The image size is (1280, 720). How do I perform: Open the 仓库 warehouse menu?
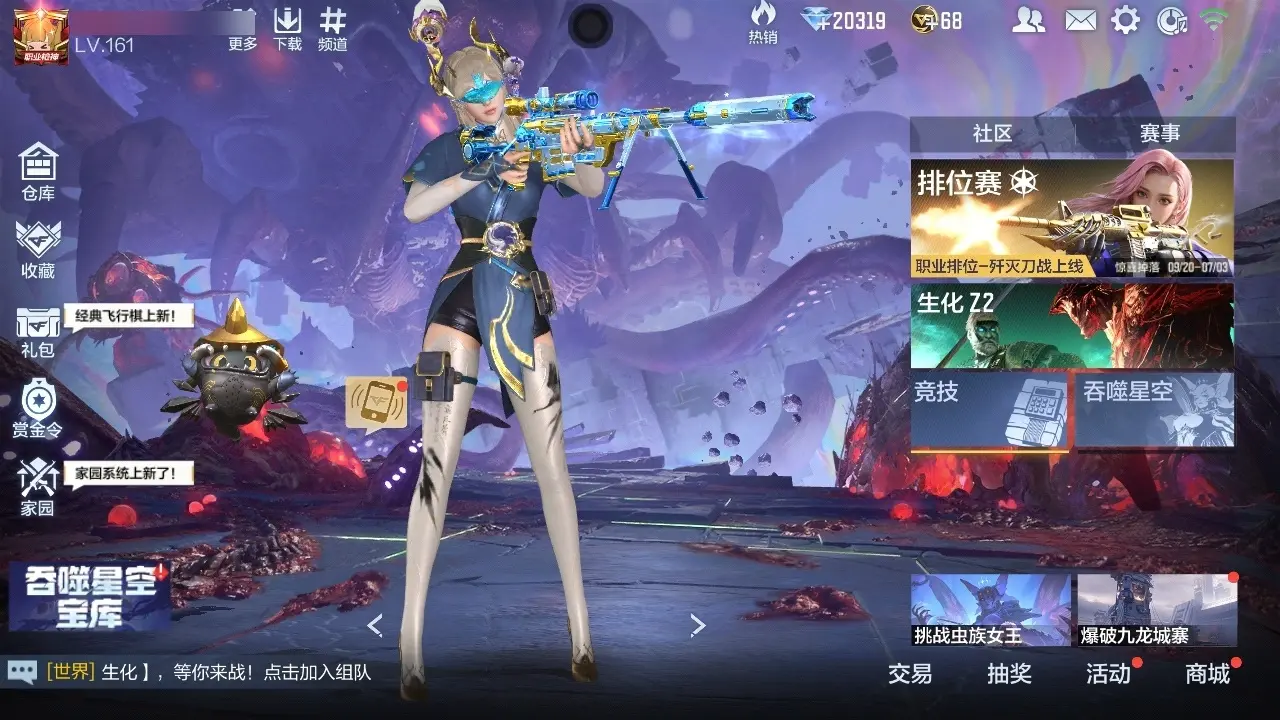coord(38,170)
